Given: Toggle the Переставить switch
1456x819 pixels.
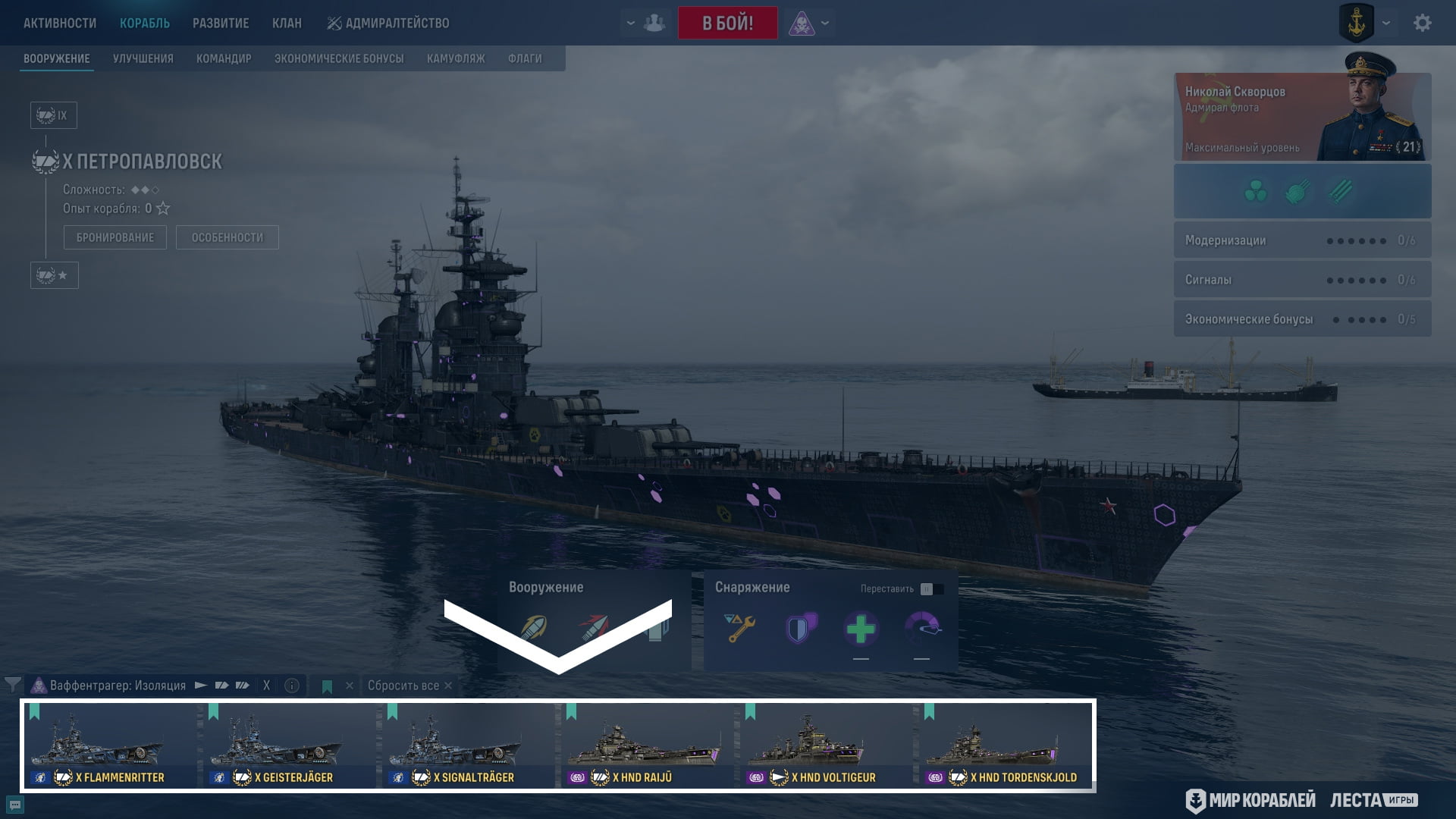Looking at the screenshot, I should point(931,589).
